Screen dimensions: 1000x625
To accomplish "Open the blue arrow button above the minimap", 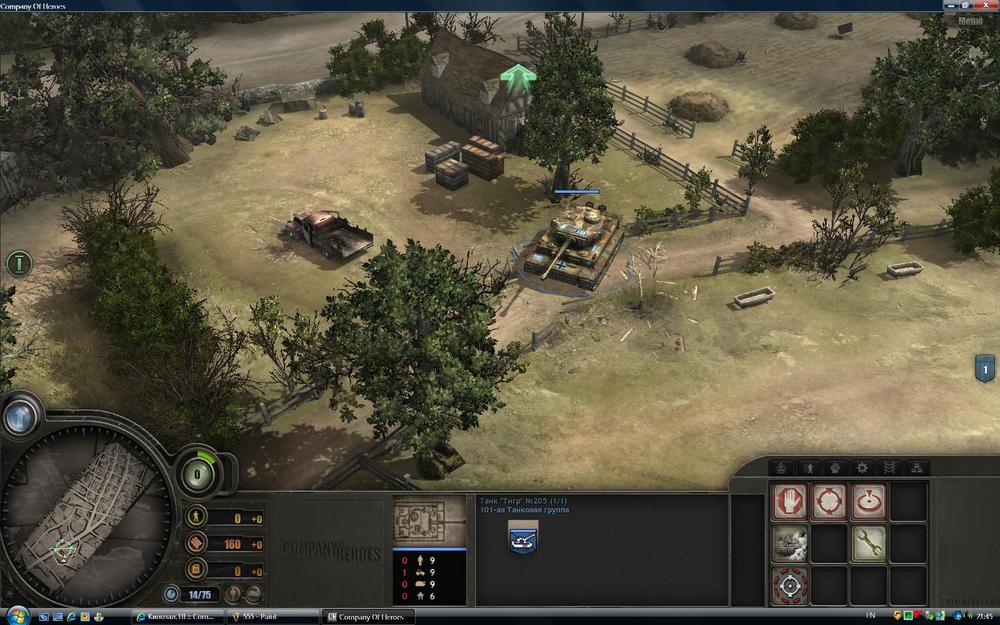I will click(x=21, y=416).
